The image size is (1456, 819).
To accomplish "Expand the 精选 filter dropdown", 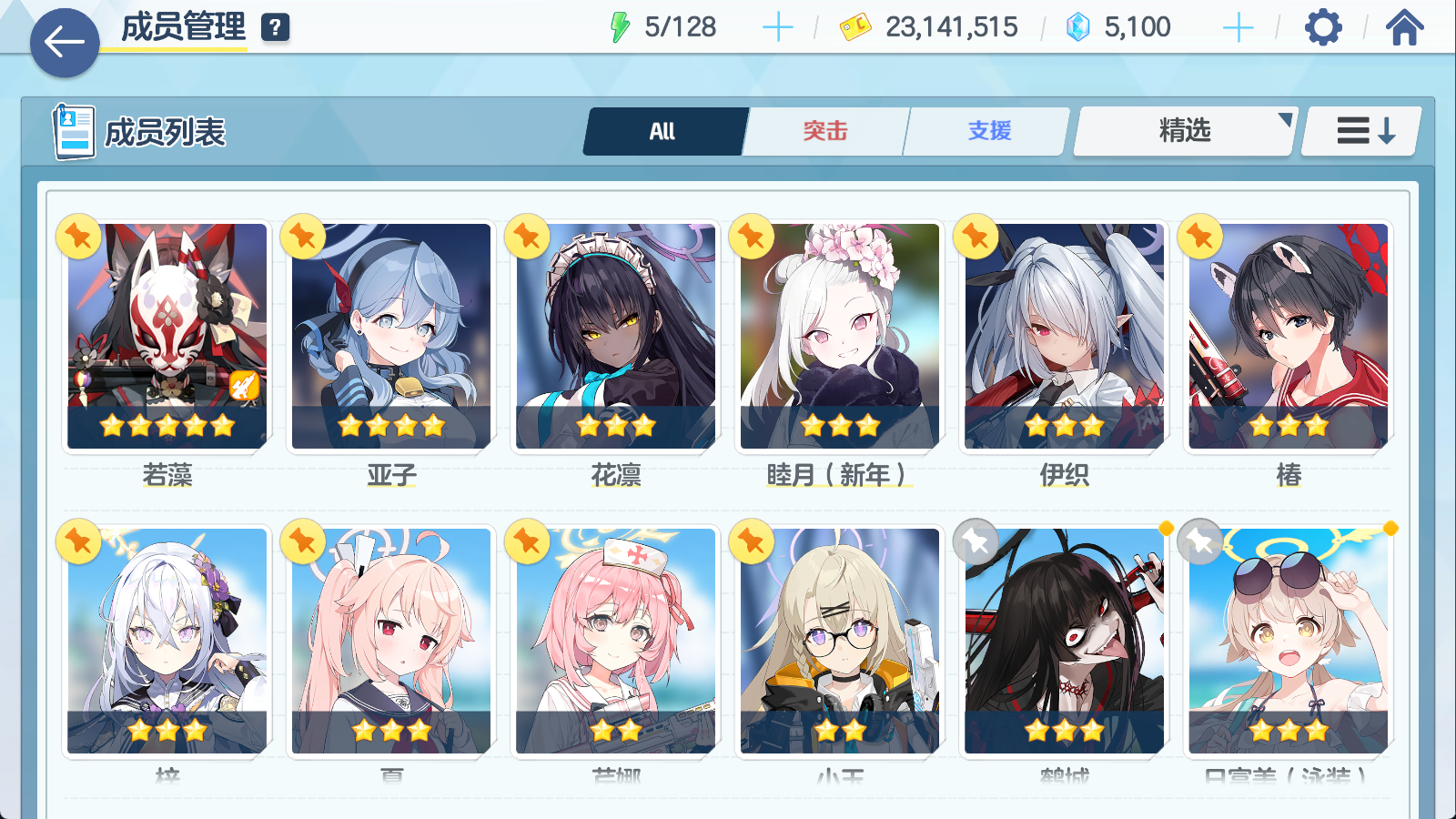I will [1183, 130].
